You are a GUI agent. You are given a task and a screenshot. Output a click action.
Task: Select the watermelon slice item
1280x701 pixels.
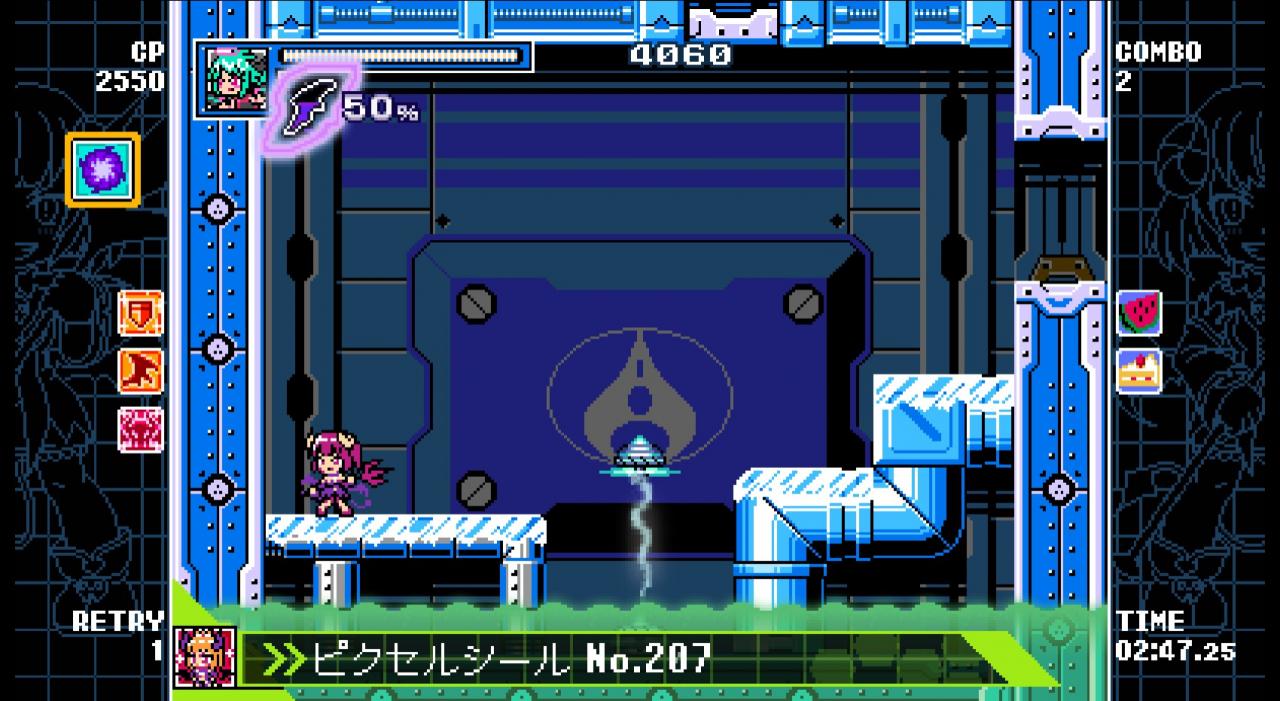pyautogui.click(x=1138, y=313)
